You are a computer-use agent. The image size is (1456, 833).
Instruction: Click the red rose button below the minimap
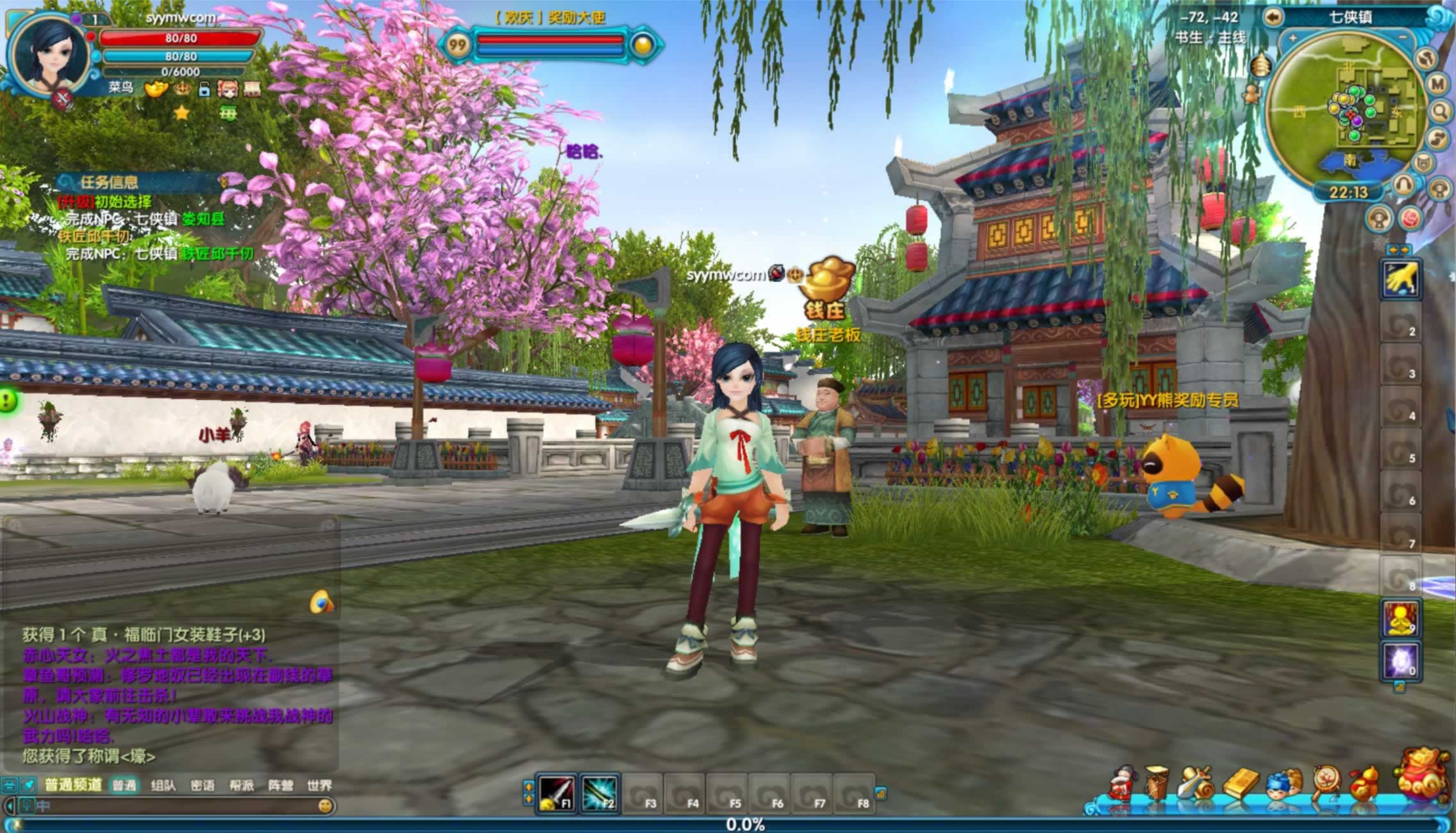tap(1410, 219)
